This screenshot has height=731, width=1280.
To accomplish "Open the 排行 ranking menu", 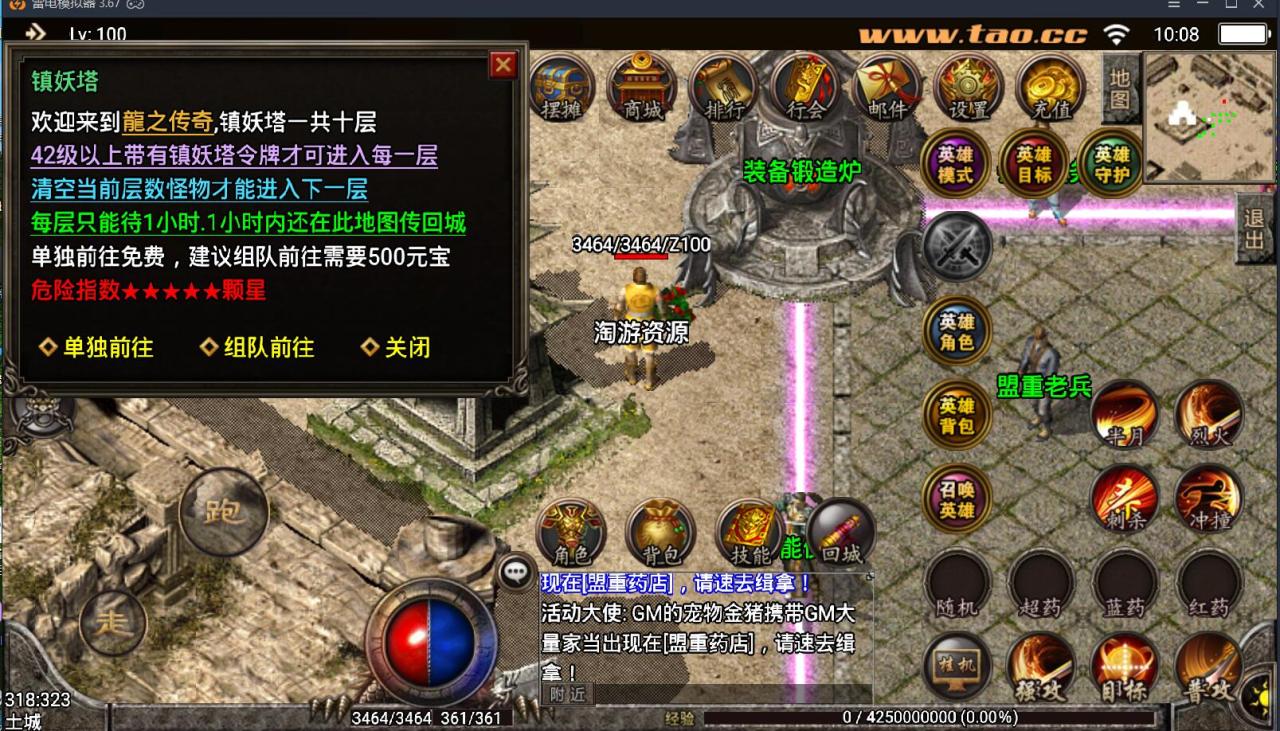I will (x=722, y=90).
